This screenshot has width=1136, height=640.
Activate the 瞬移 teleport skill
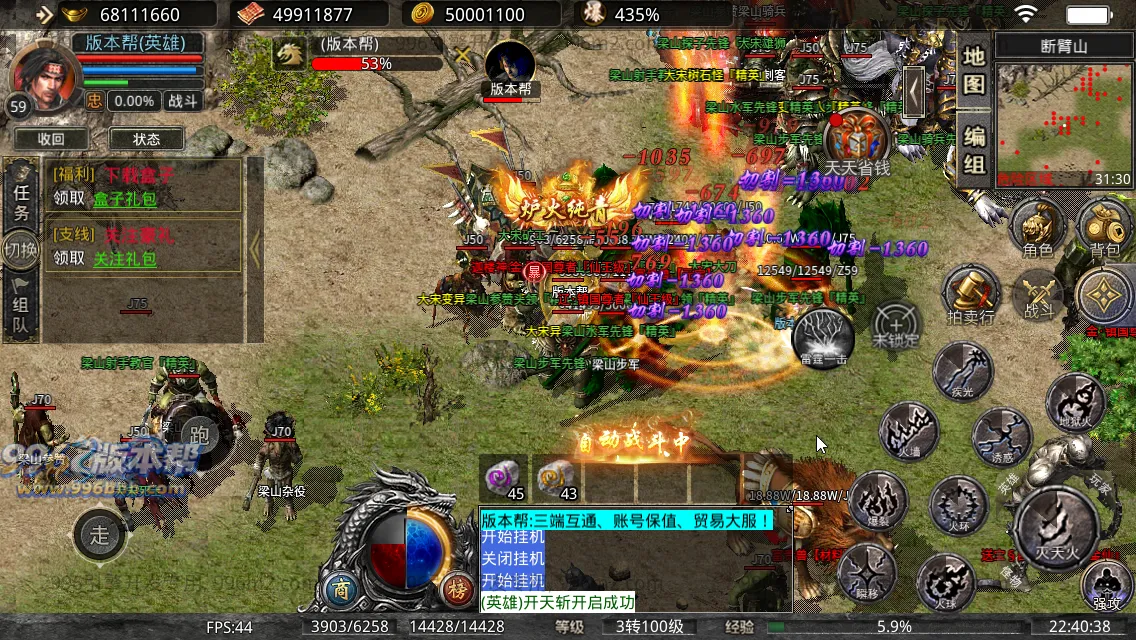tap(866, 573)
